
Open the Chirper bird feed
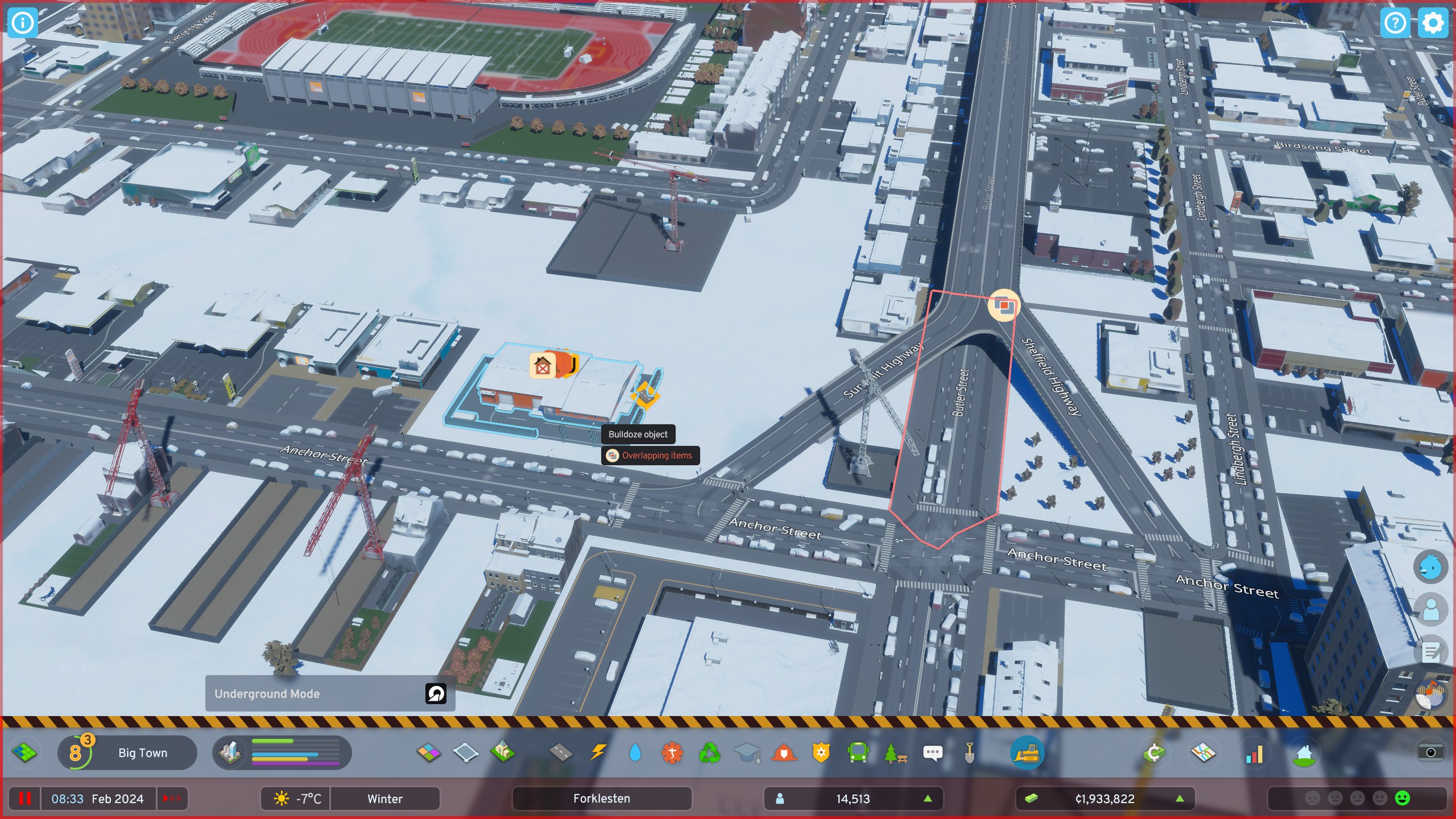pyautogui.click(x=1430, y=566)
